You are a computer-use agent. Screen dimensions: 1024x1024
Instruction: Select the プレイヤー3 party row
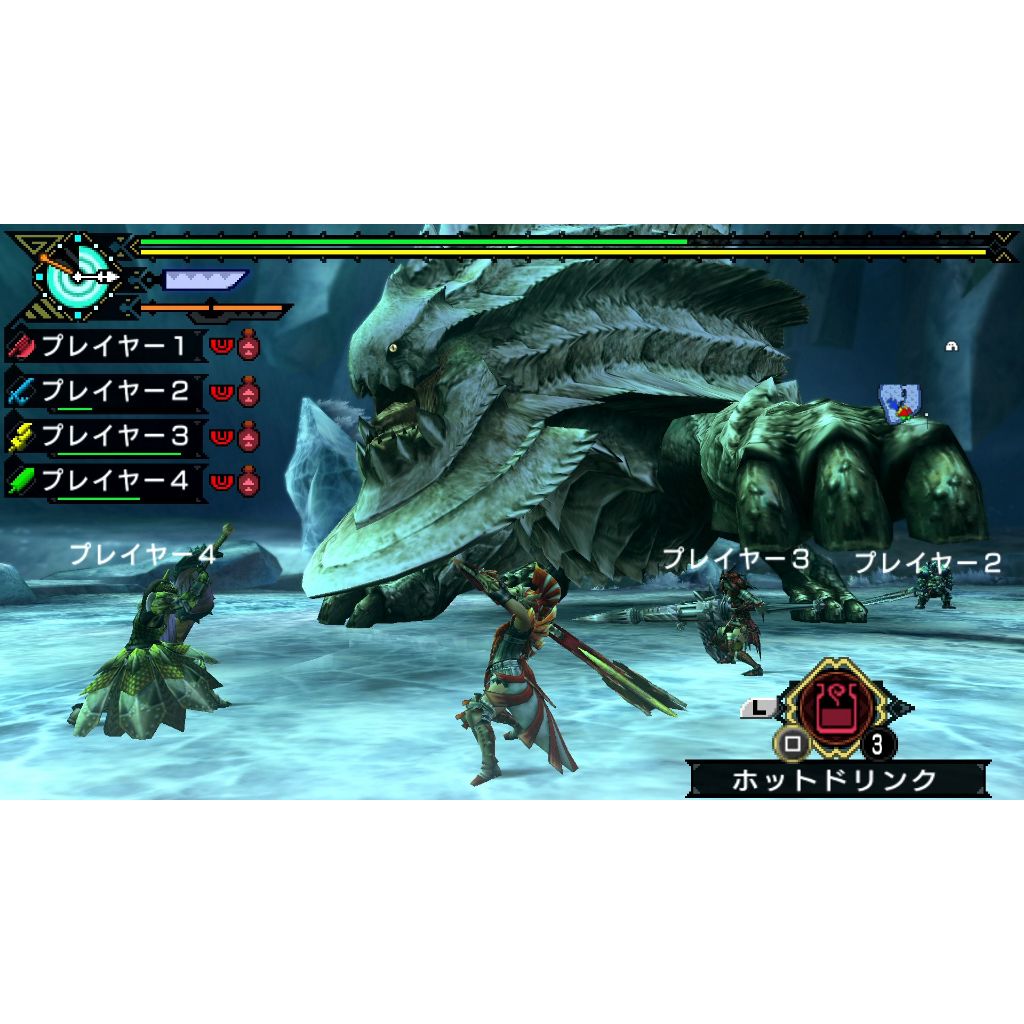pos(112,436)
